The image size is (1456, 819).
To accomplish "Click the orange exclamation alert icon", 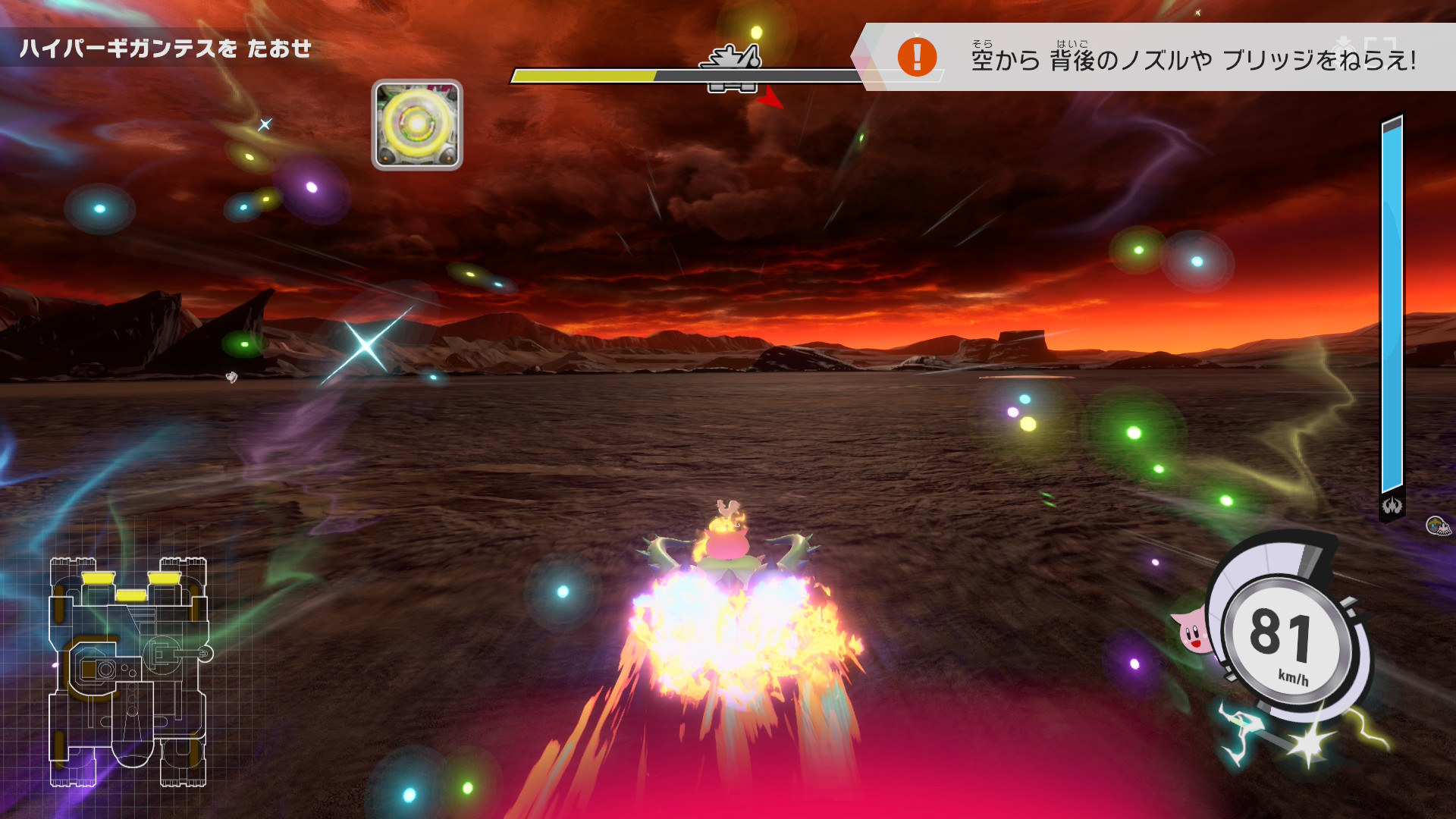I will [917, 57].
